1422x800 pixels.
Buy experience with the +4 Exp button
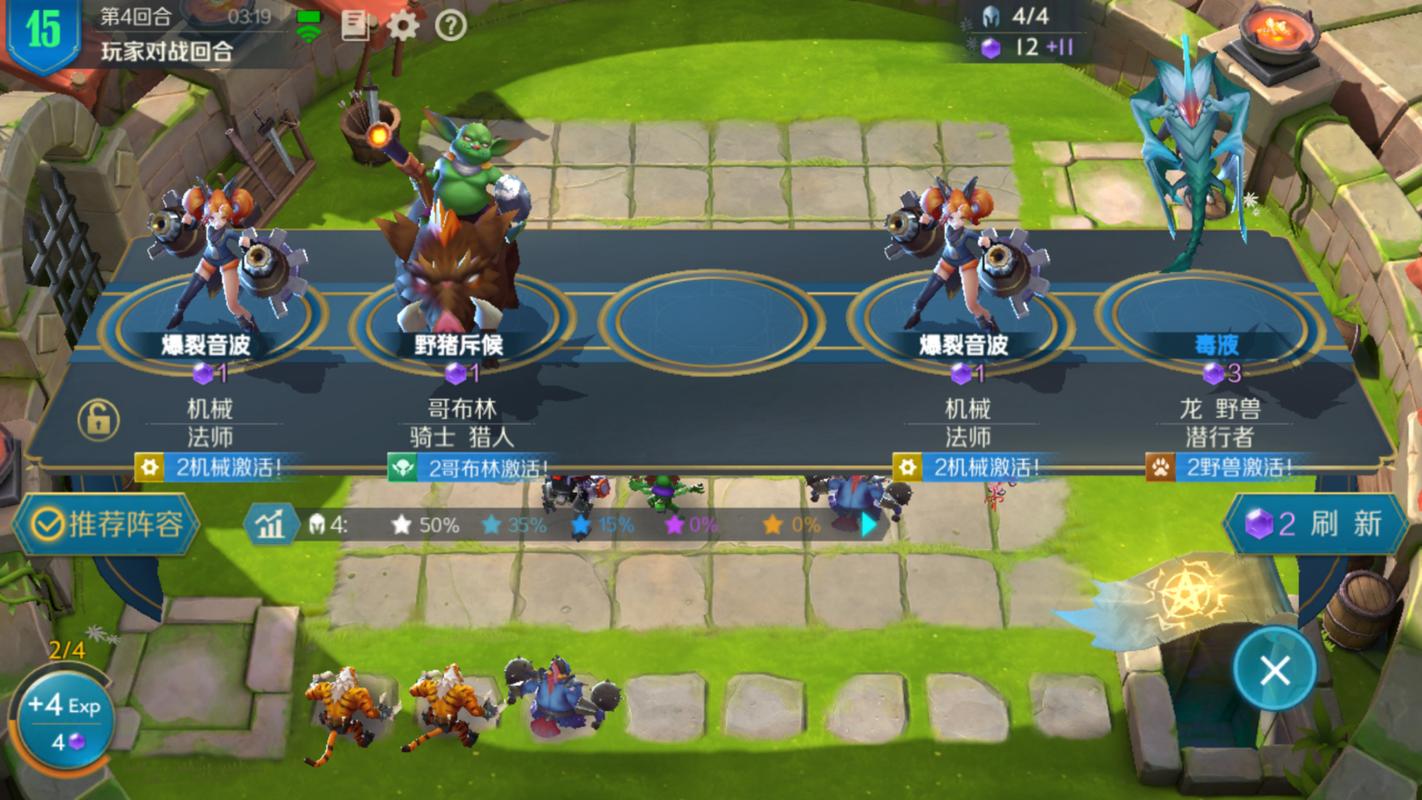pos(62,718)
